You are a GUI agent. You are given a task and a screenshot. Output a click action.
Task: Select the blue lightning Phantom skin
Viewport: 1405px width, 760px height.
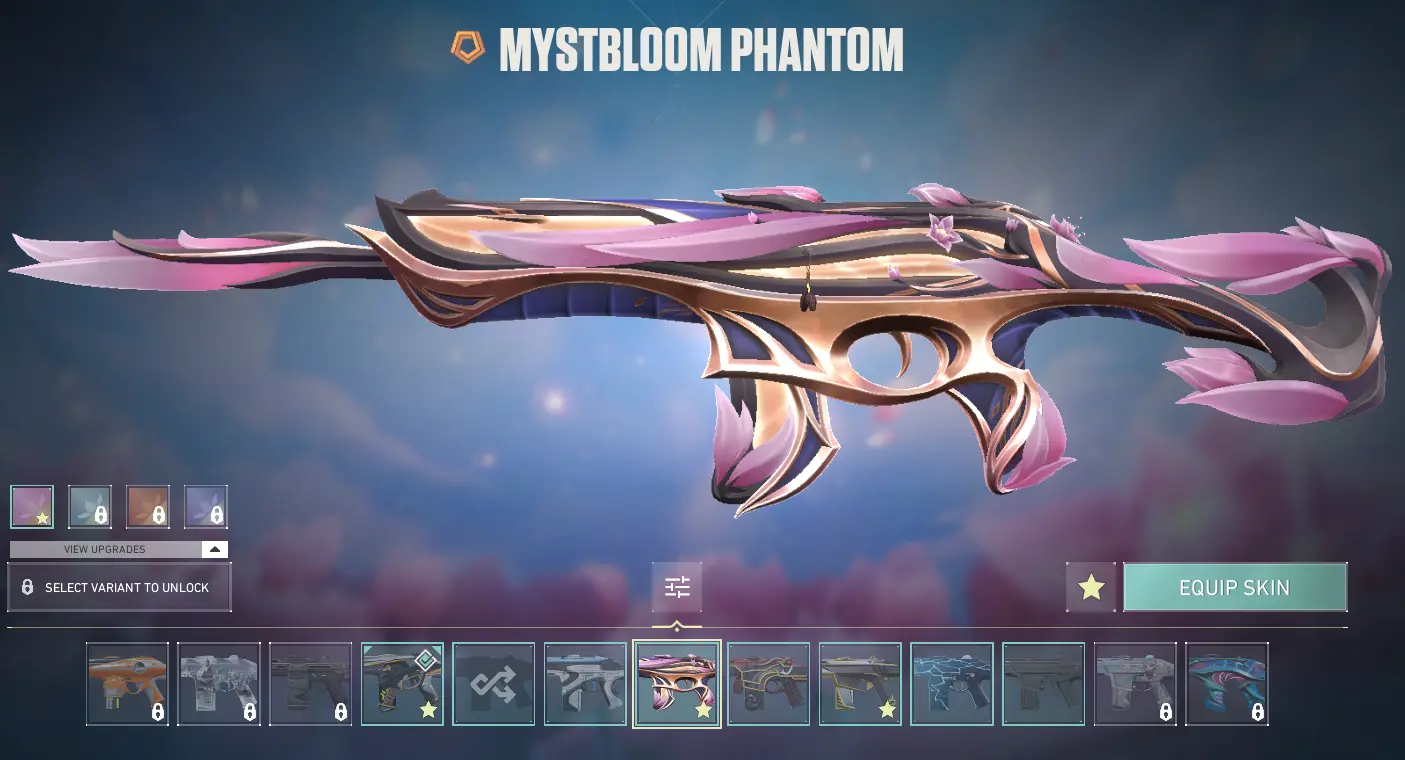pos(952,684)
